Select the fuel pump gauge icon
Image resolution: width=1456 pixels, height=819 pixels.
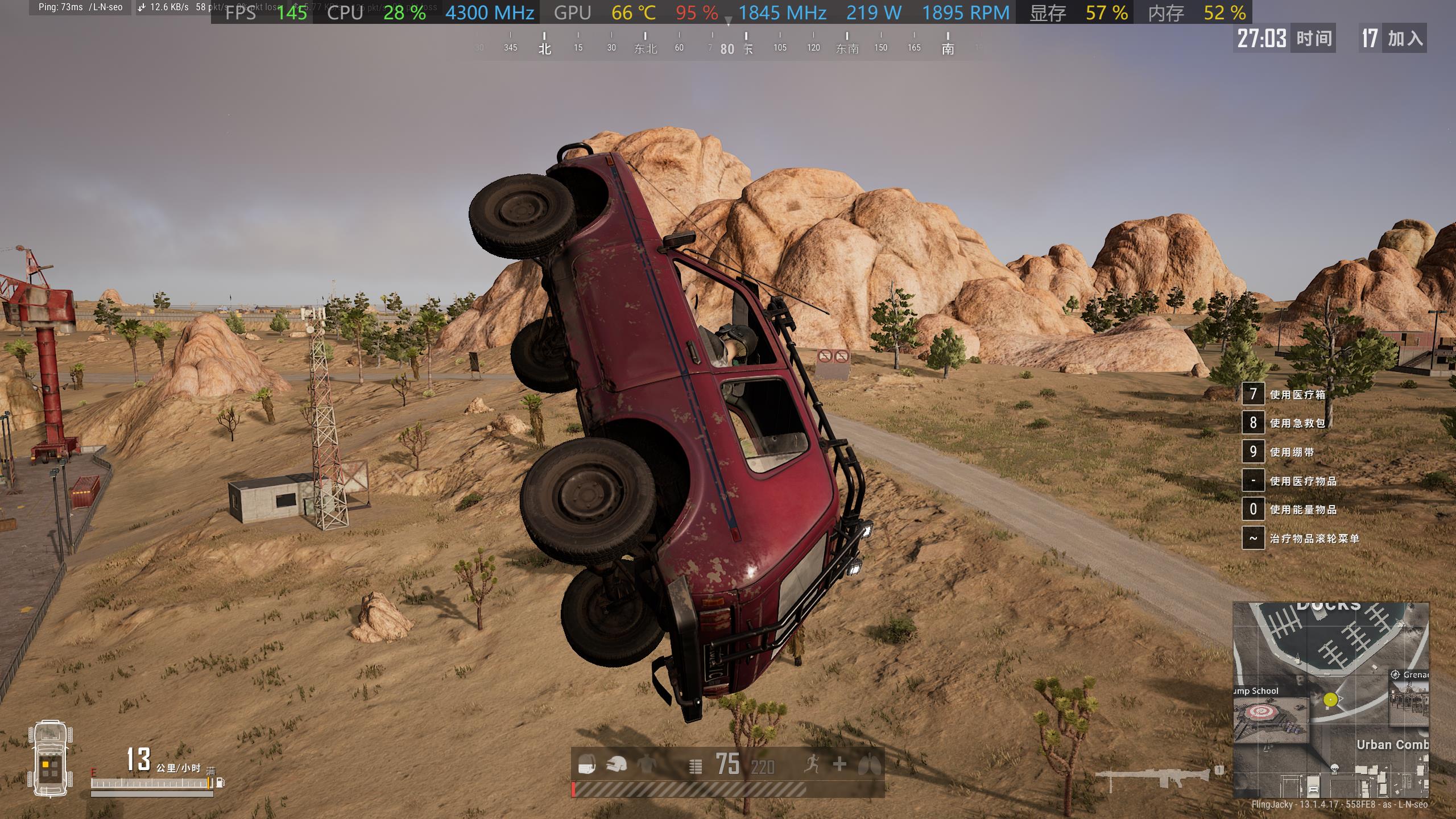tap(221, 783)
